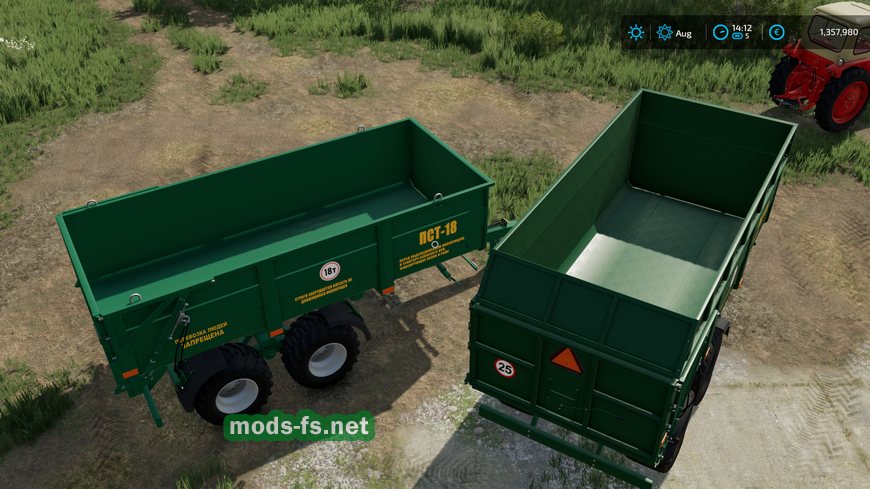Open the mods-fs.net watermark link
Viewport: 870px width, 489px height.
298,427
